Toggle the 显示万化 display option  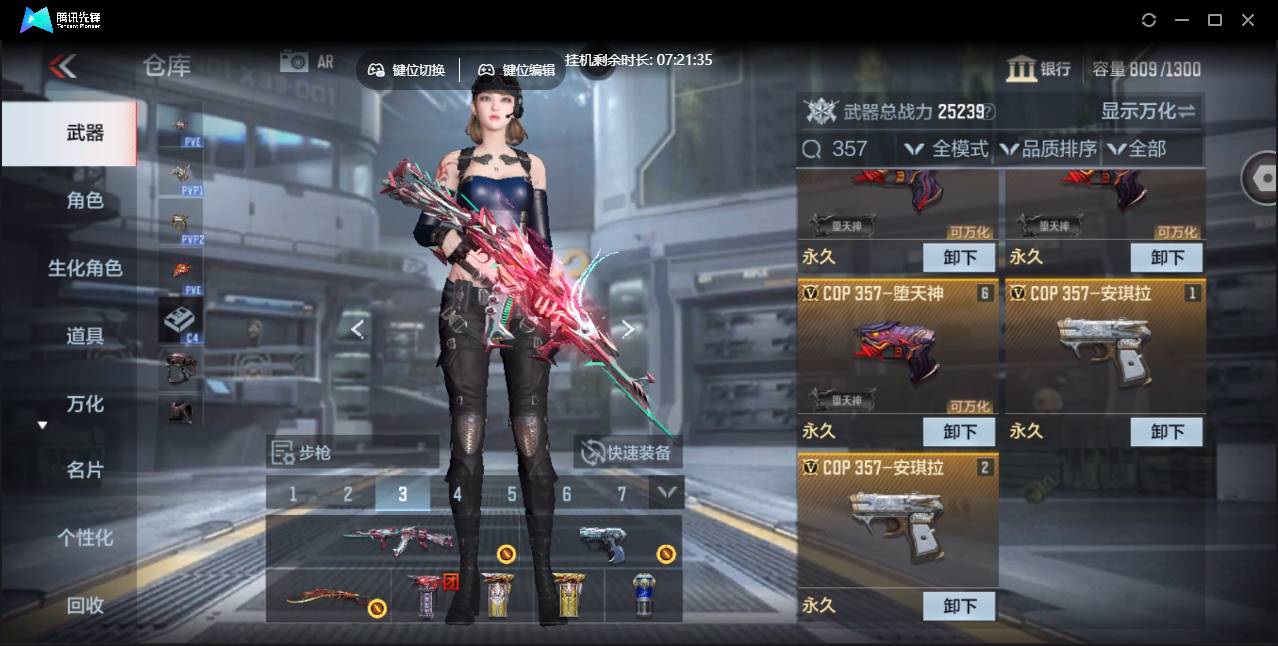1147,111
